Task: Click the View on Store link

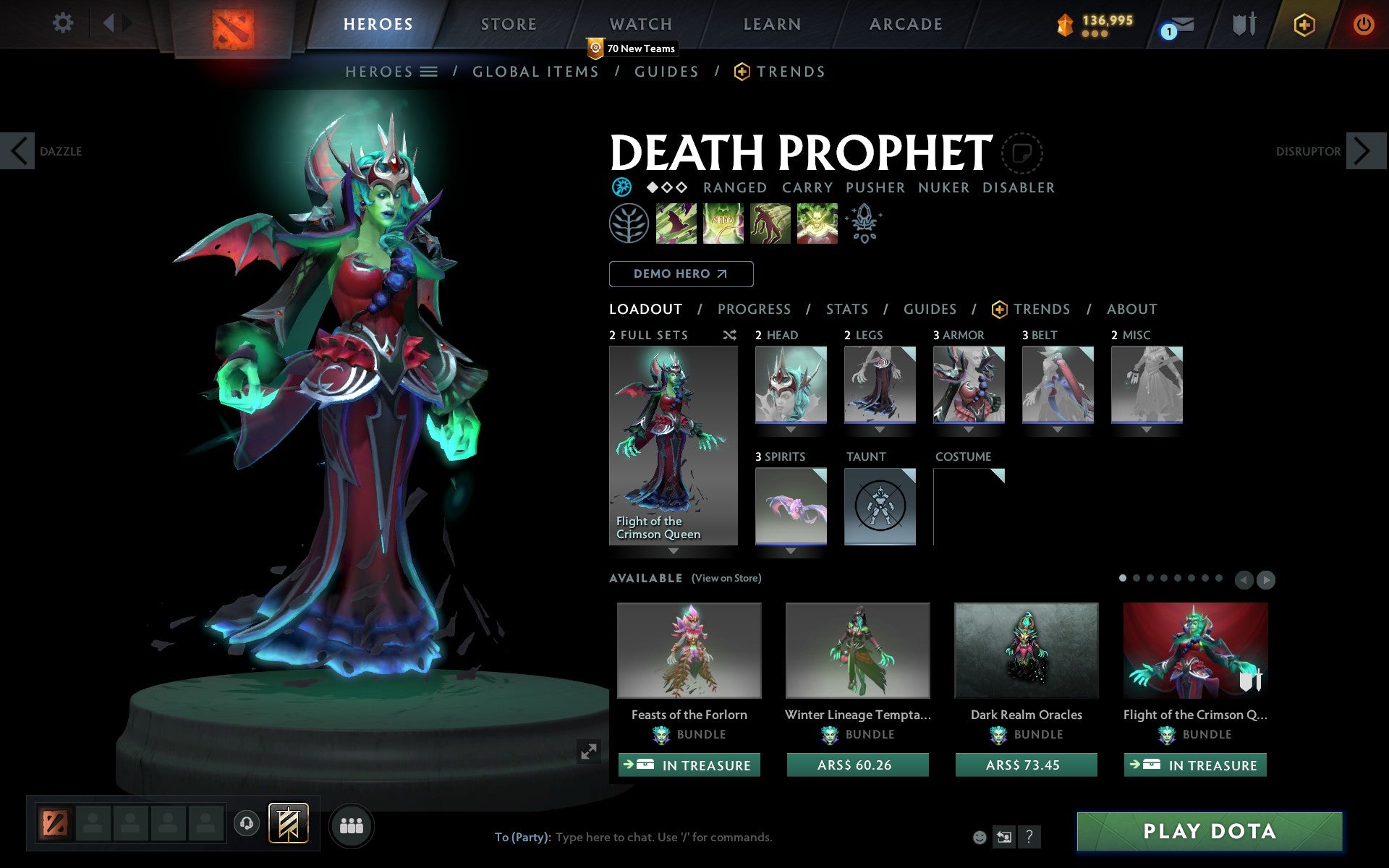Action: coord(726,579)
